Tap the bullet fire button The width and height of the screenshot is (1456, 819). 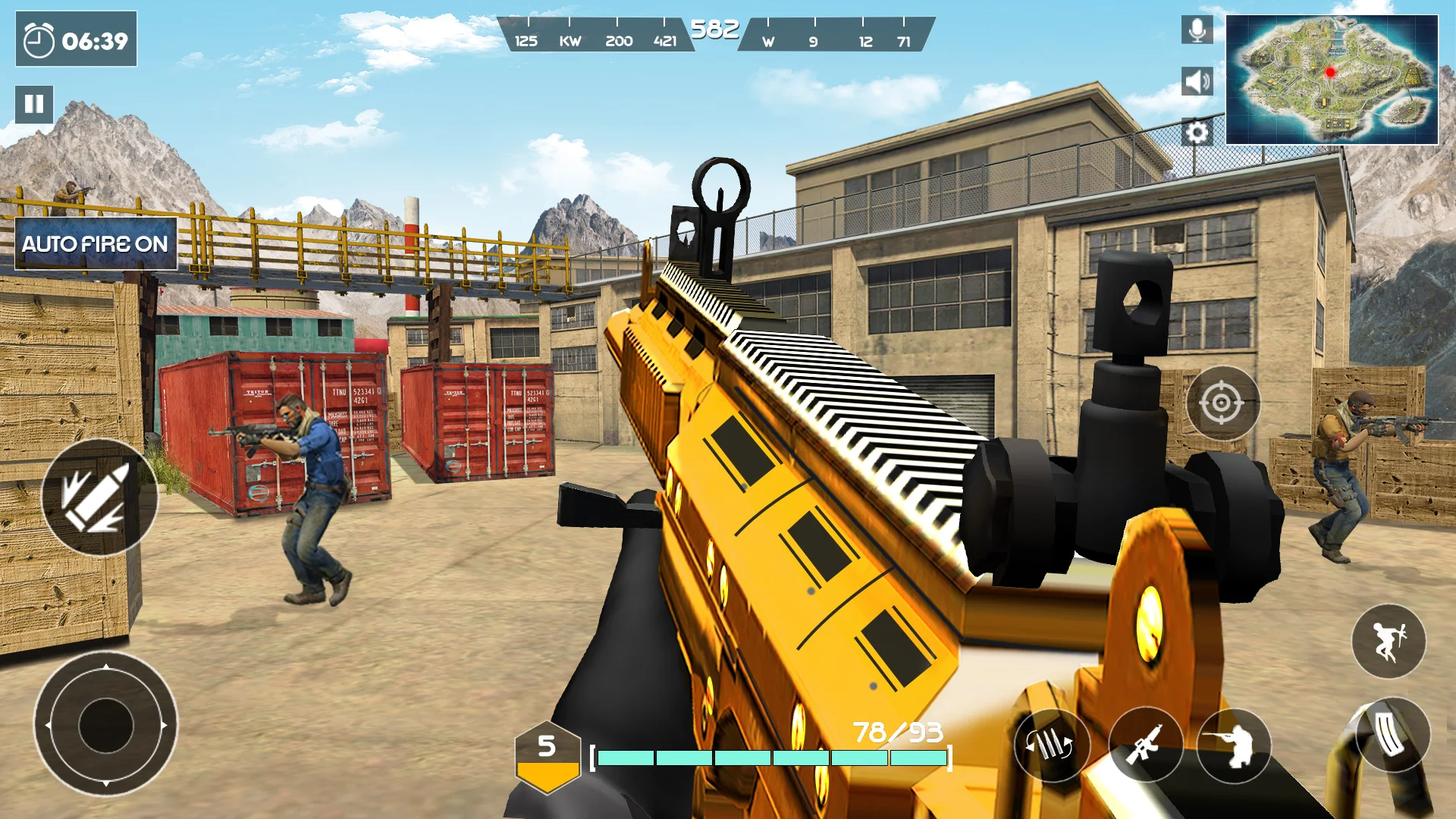pos(99,497)
